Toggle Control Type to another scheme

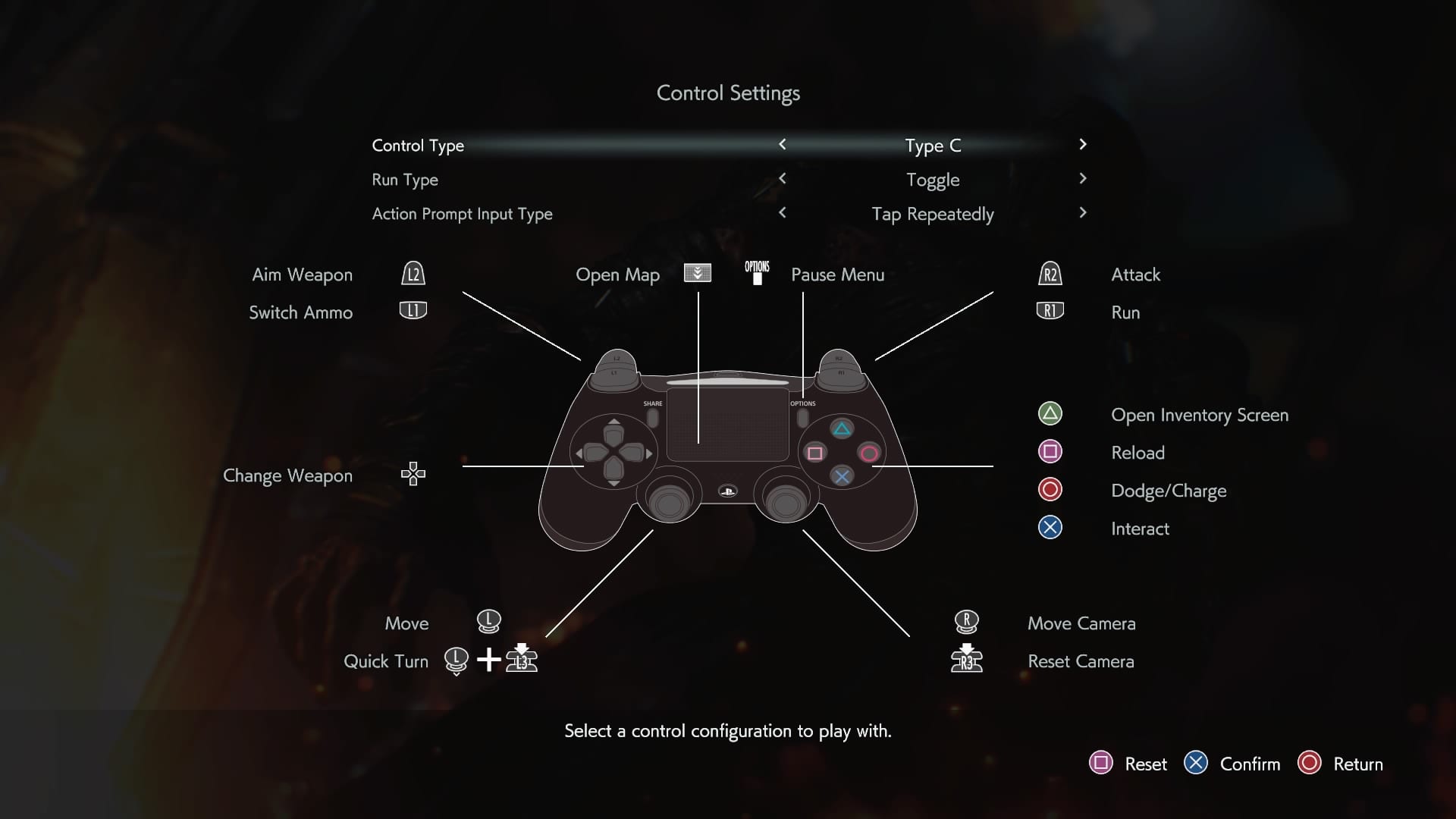click(x=934, y=146)
